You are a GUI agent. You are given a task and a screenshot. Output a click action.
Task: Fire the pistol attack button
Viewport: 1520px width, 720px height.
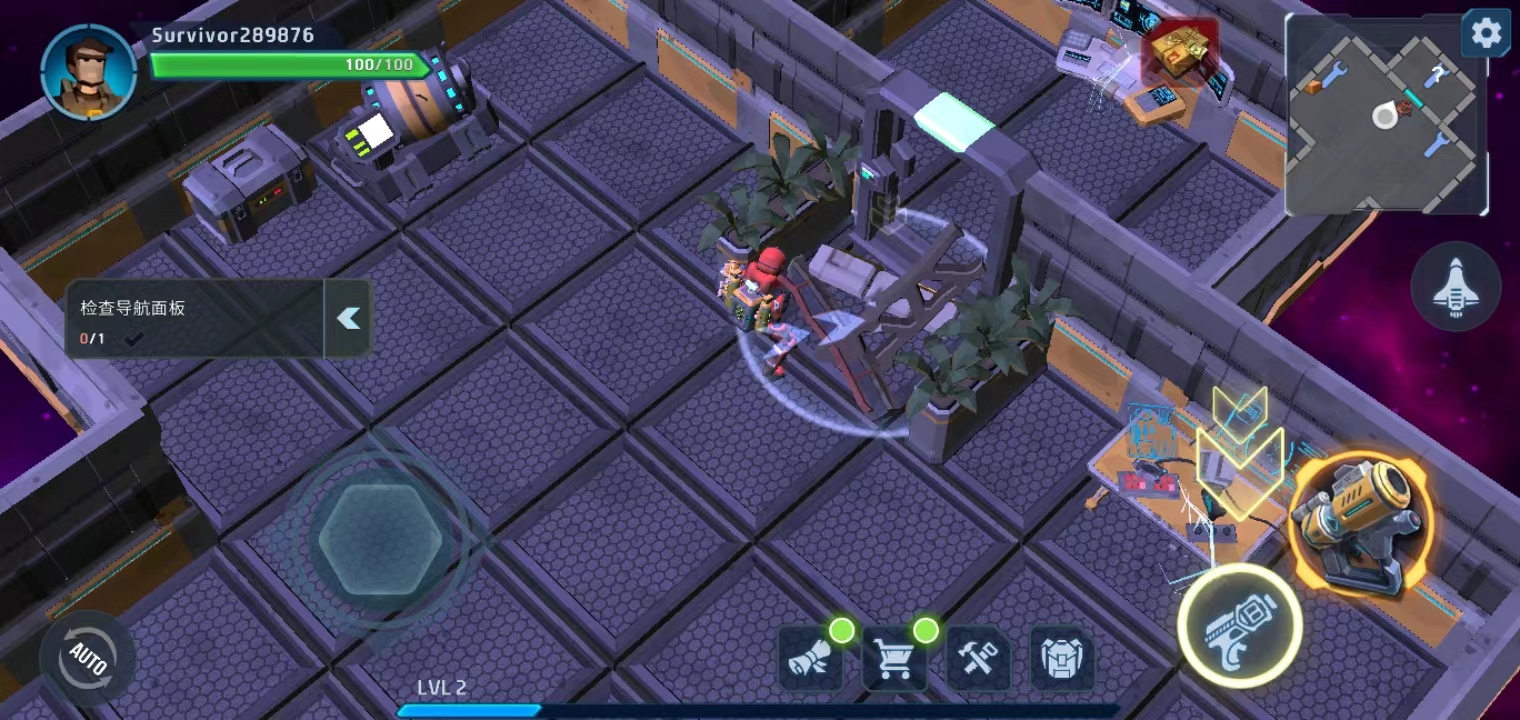(x=1239, y=625)
